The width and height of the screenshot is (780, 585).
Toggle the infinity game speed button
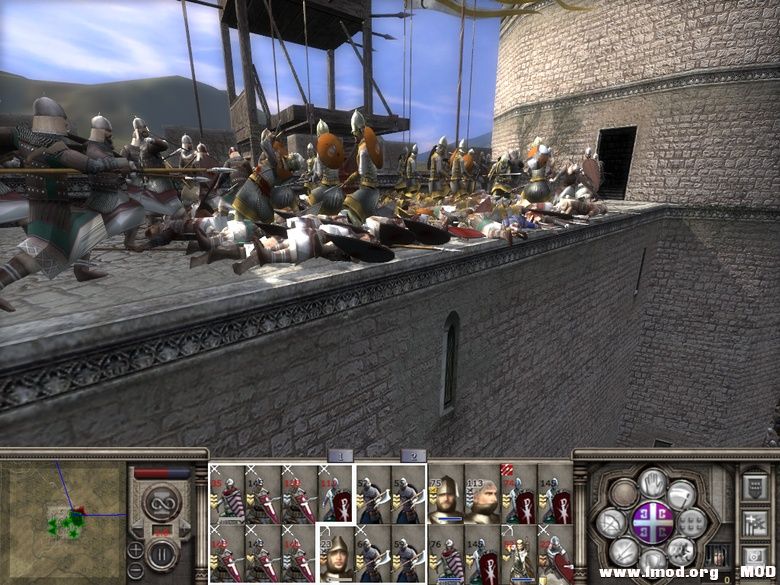click(x=160, y=501)
